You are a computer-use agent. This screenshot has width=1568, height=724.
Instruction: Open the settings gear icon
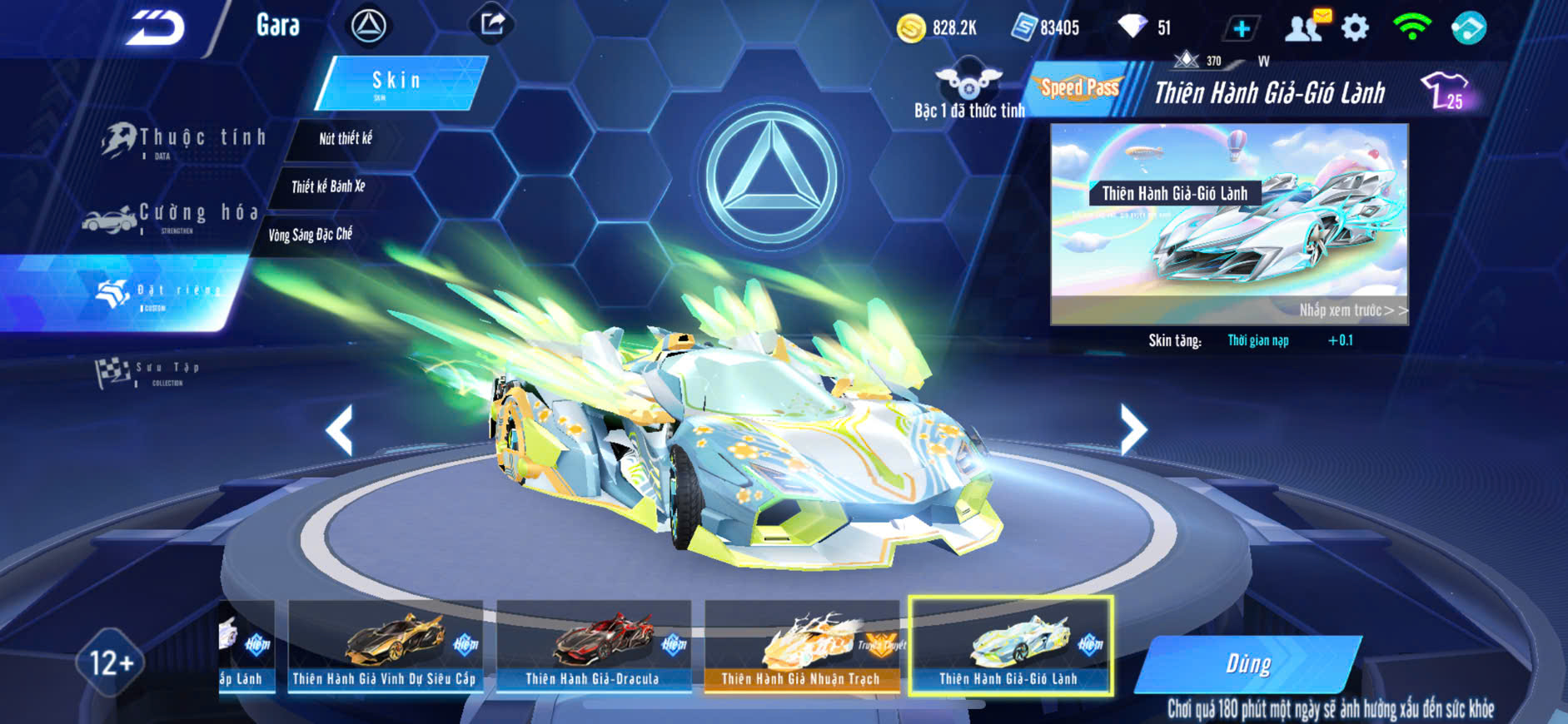pyautogui.click(x=1356, y=28)
